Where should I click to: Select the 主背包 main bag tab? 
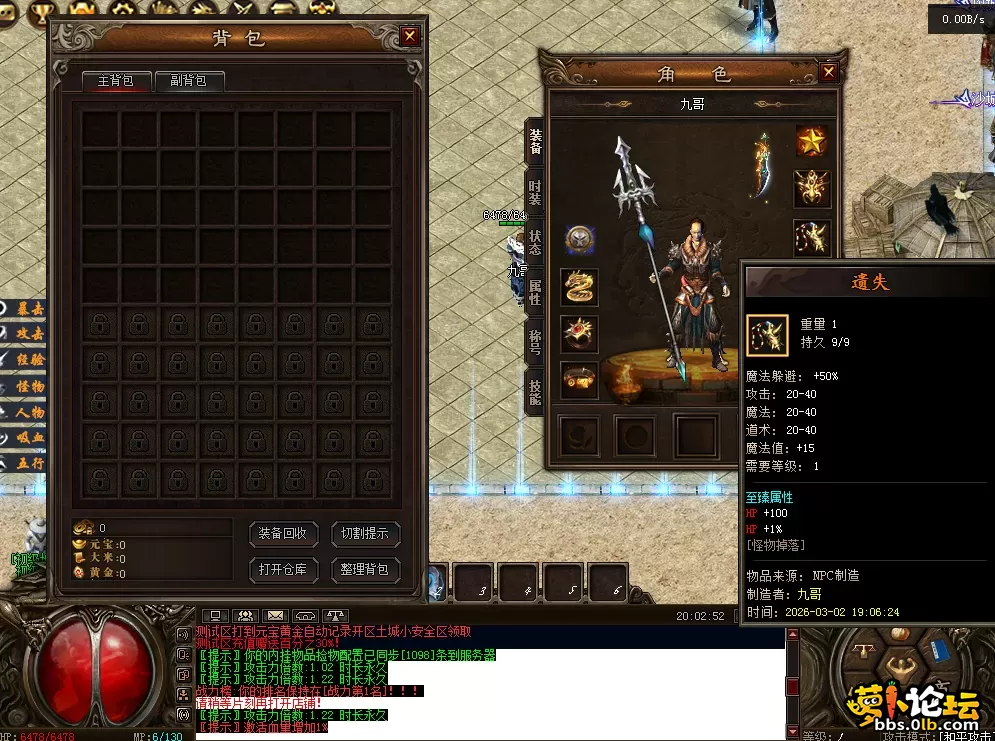coord(115,81)
